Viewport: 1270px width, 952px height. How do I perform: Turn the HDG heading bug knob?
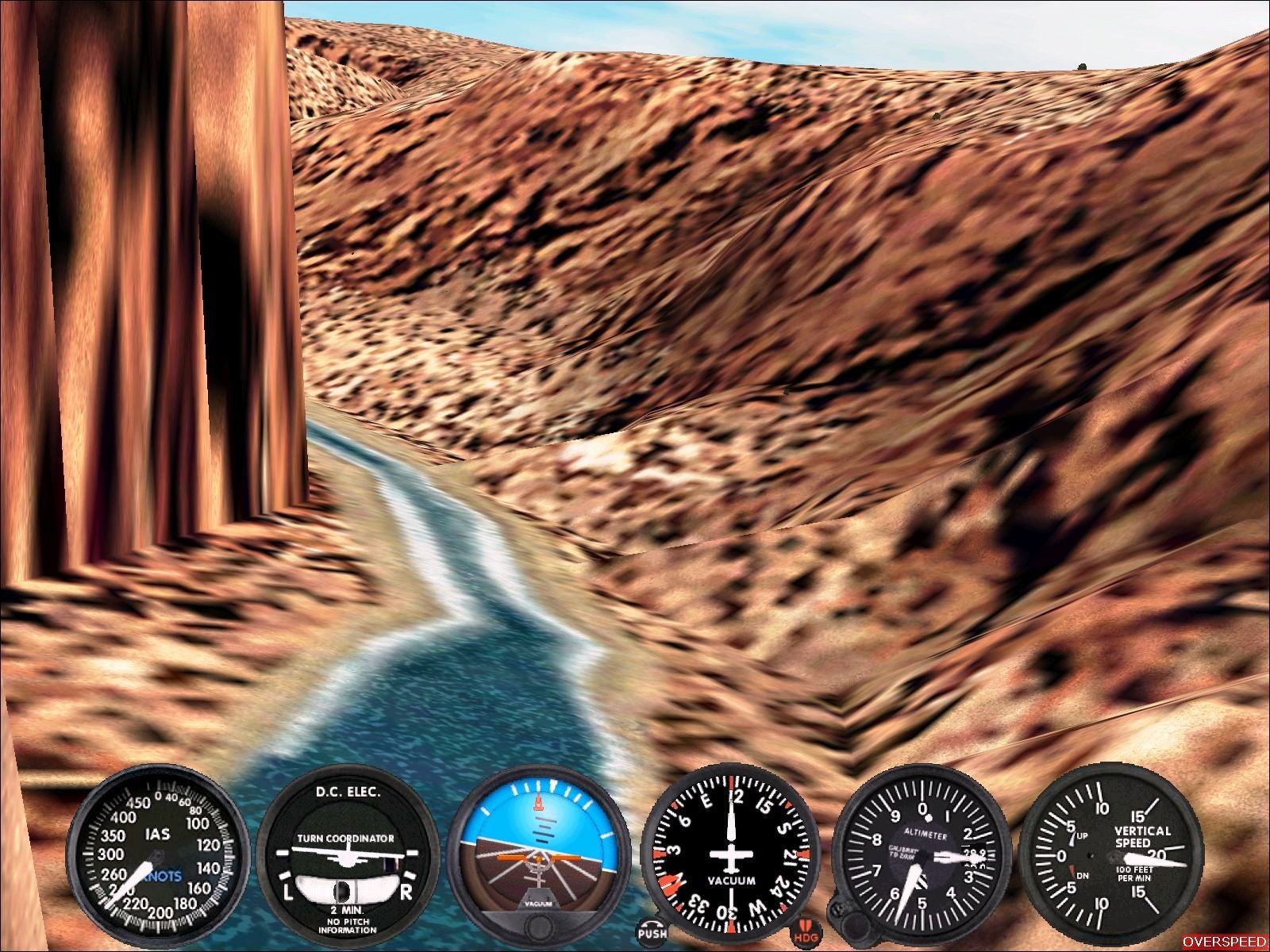(806, 931)
